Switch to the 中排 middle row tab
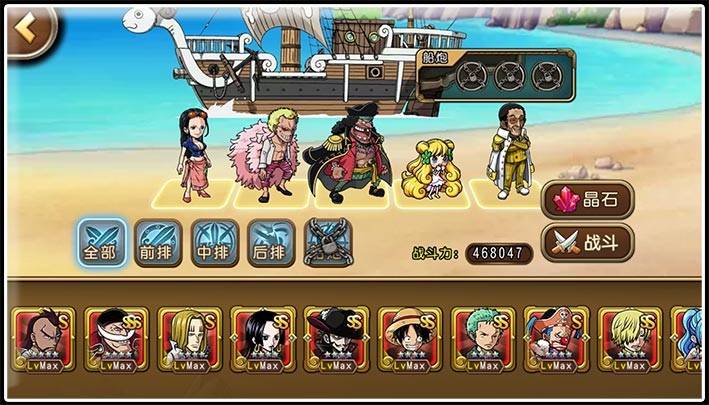 [214, 242]
